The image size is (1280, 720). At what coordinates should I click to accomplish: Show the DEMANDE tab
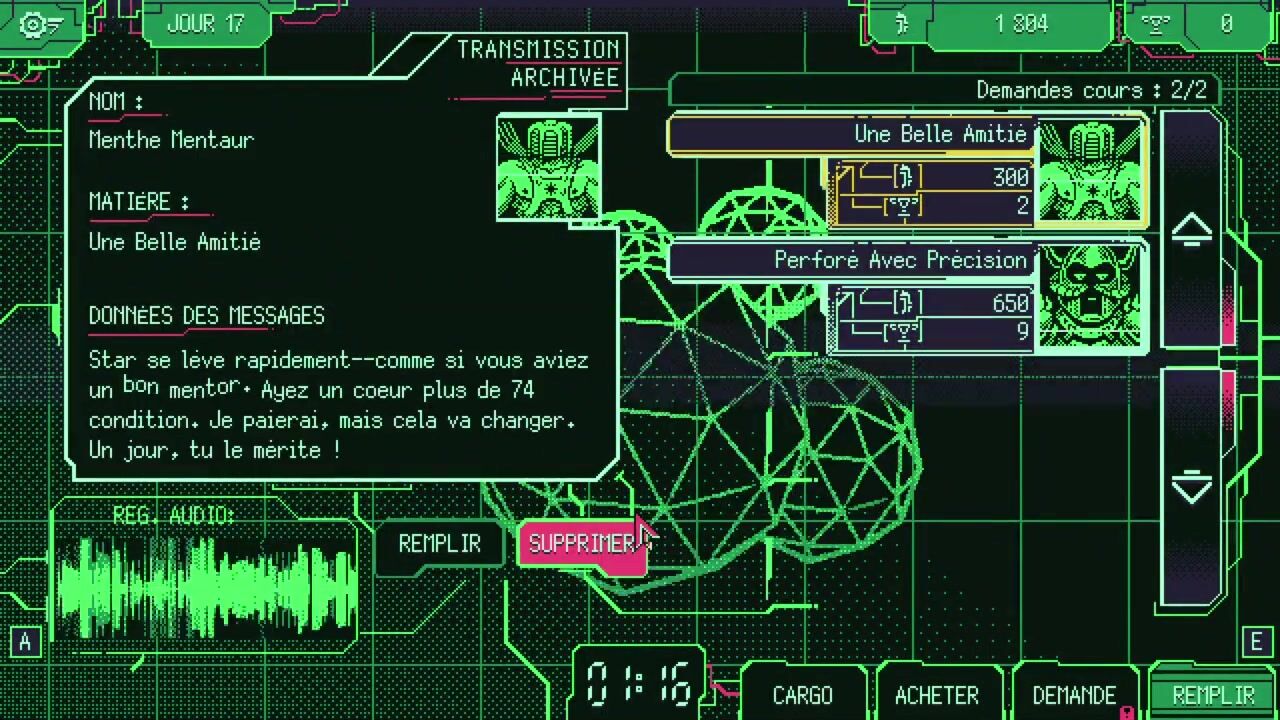pos(1073,695)
